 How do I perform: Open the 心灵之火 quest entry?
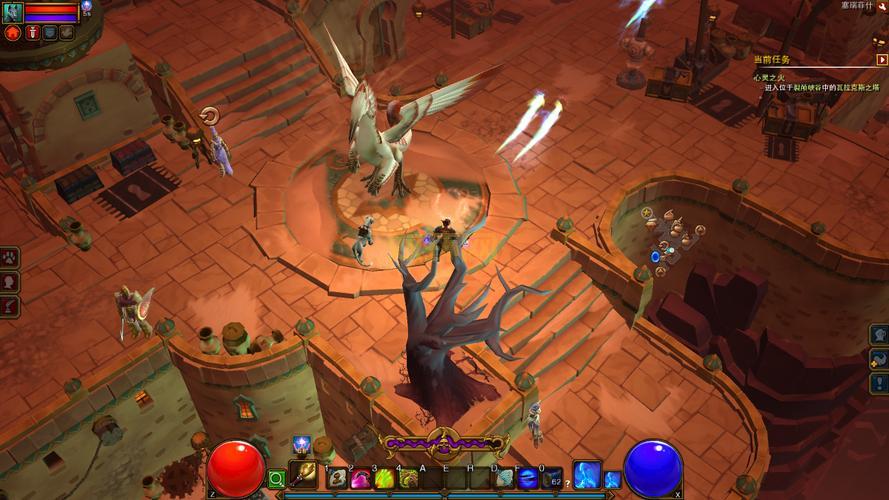(772, 76)
